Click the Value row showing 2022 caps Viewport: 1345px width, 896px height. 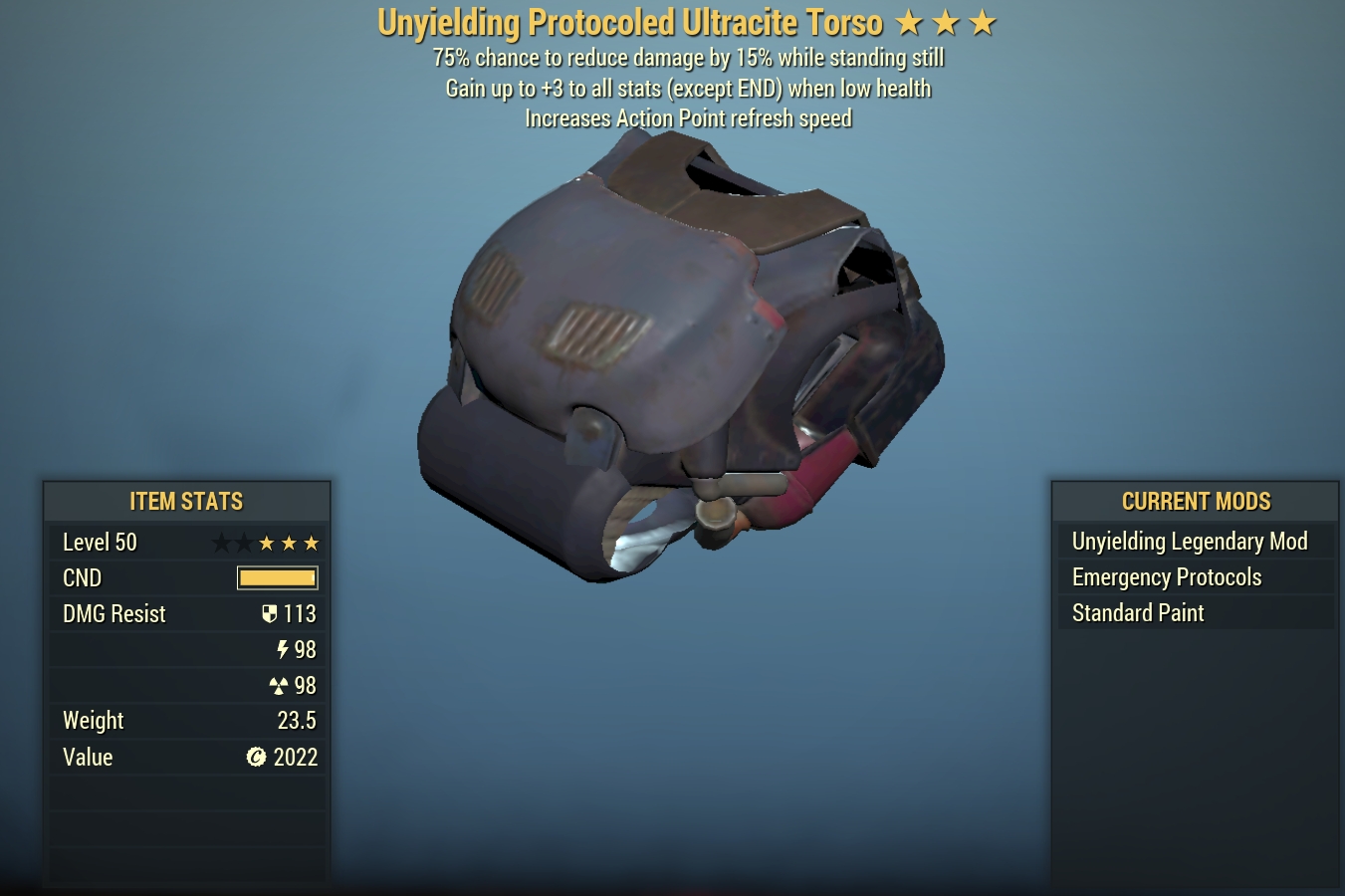[x=186, y=758]
